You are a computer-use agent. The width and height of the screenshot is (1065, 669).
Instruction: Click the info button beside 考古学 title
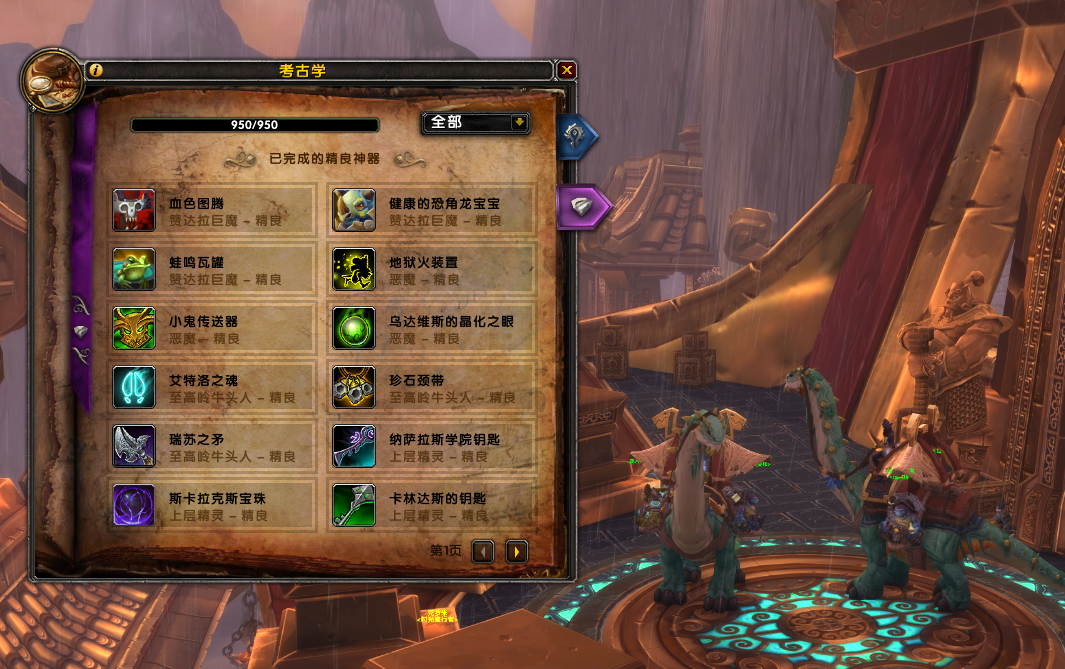coord(96,70)
